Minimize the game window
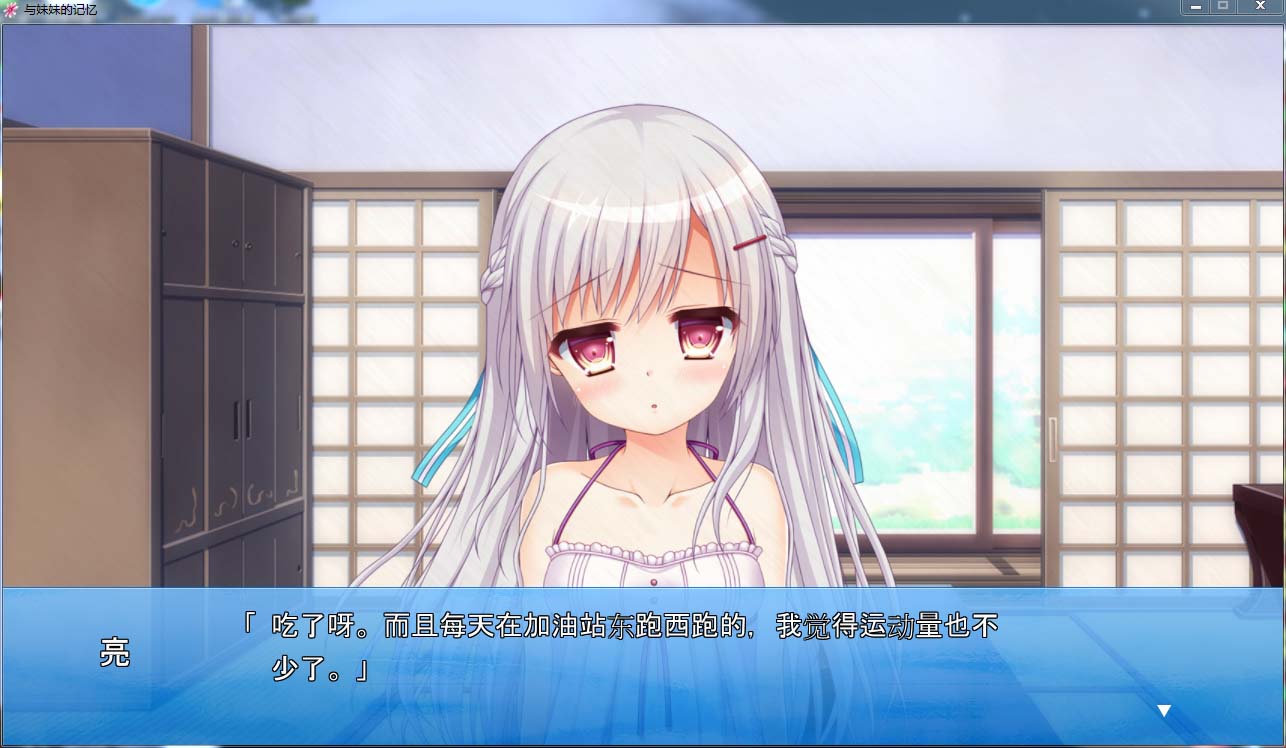The width and height of the screenshot is (1286, 748). [x=1194, y=6]
